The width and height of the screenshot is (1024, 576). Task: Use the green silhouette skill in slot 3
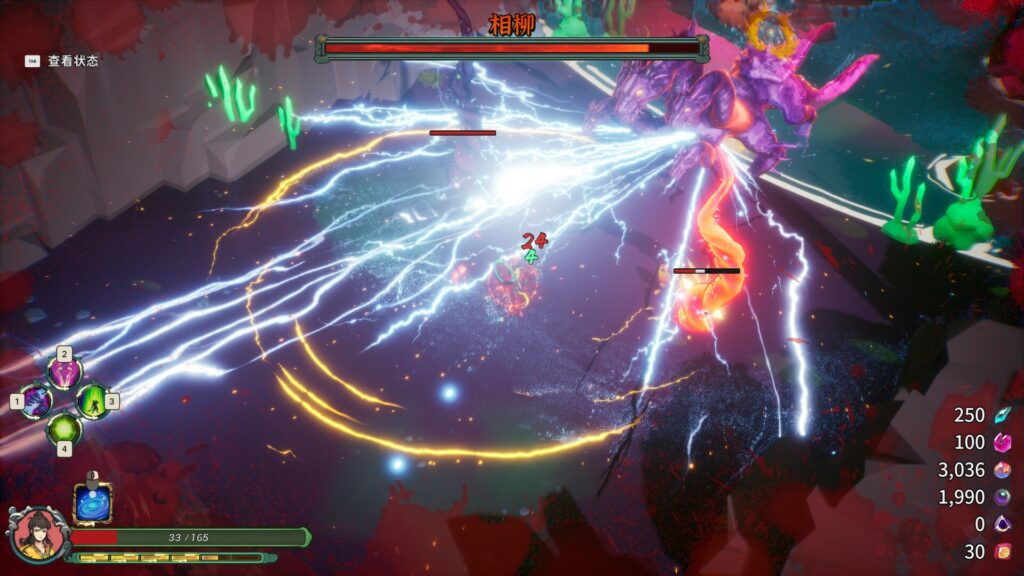point(92,402)
